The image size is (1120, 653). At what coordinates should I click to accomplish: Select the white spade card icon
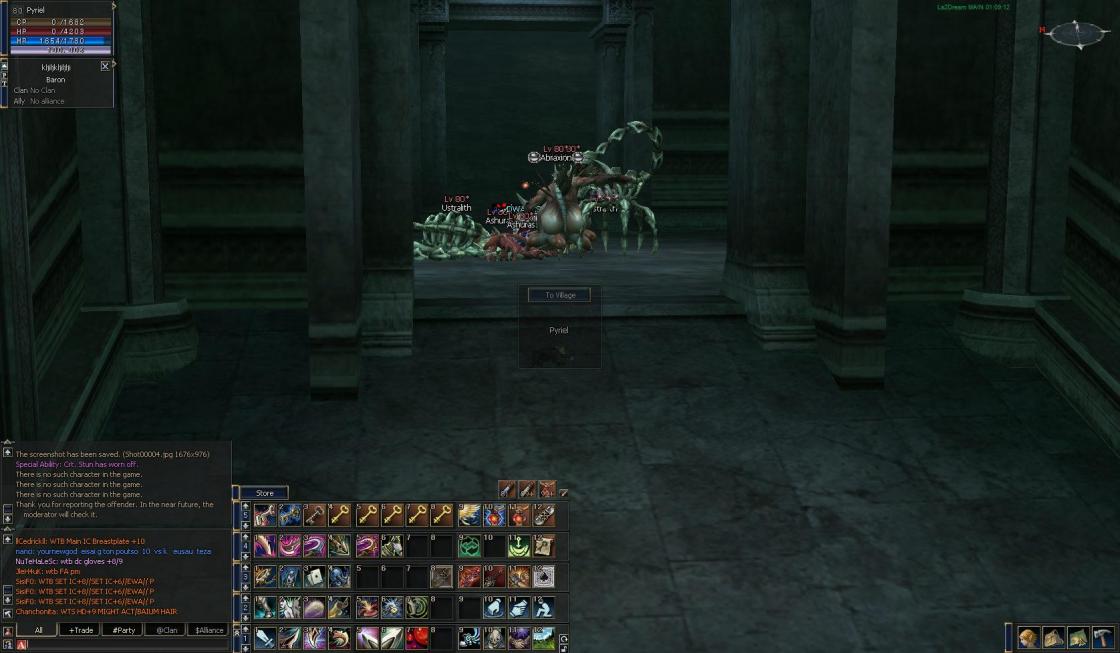[x=545, y=577]
